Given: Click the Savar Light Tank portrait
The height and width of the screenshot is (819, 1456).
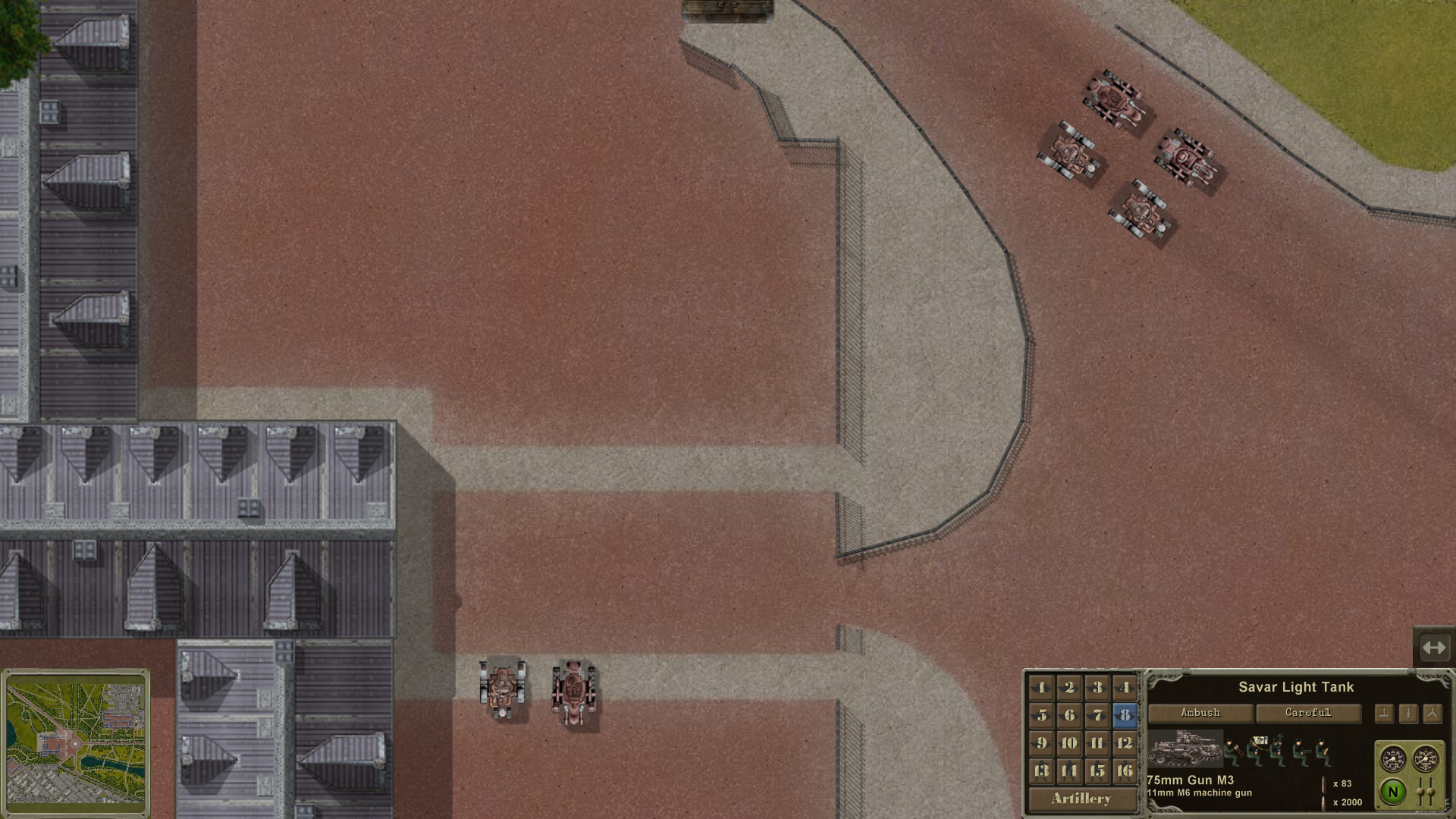Looking at the screenshot, I should coord(1184,749).
